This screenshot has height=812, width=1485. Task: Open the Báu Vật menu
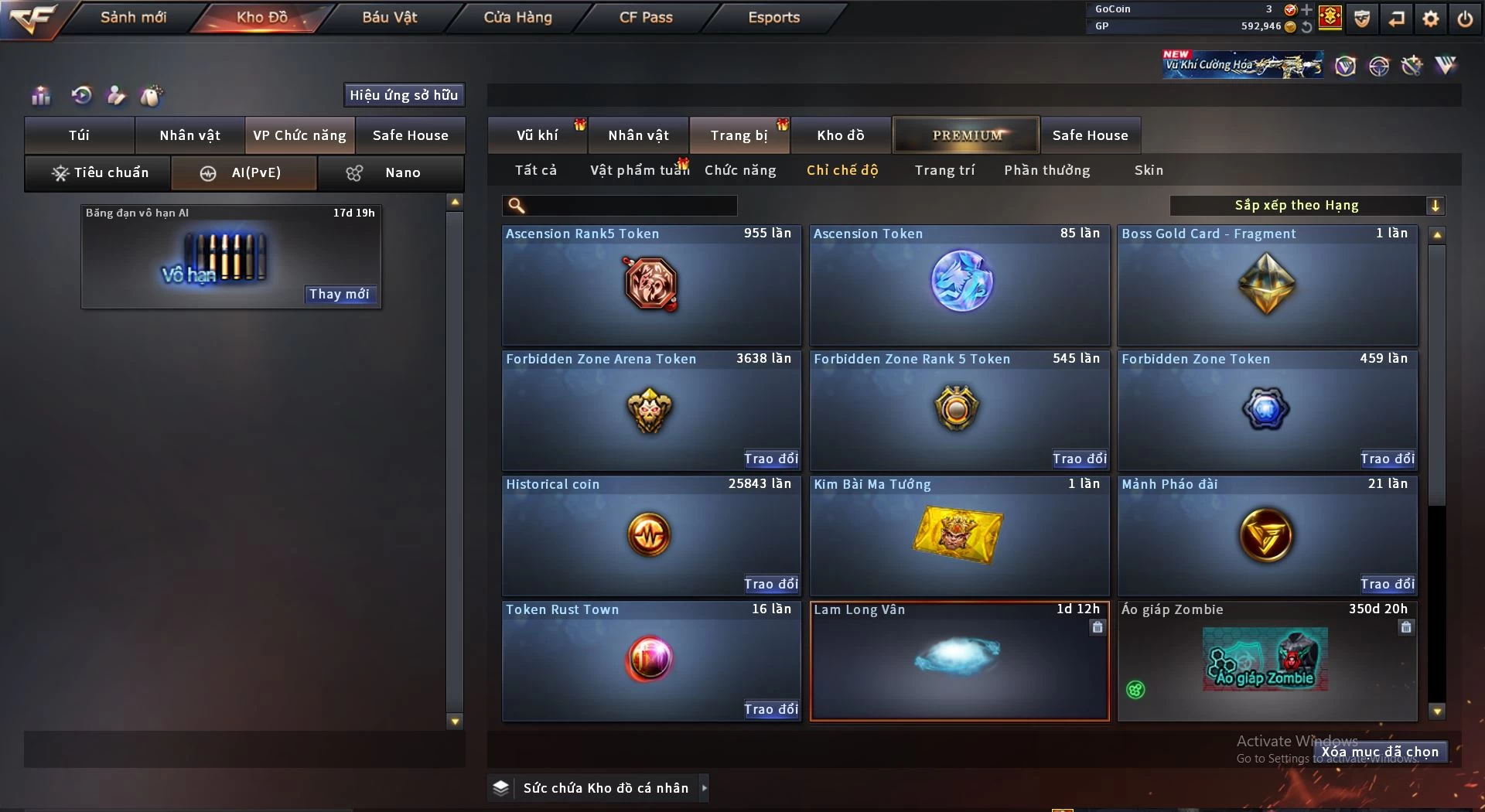coord(389,17)
